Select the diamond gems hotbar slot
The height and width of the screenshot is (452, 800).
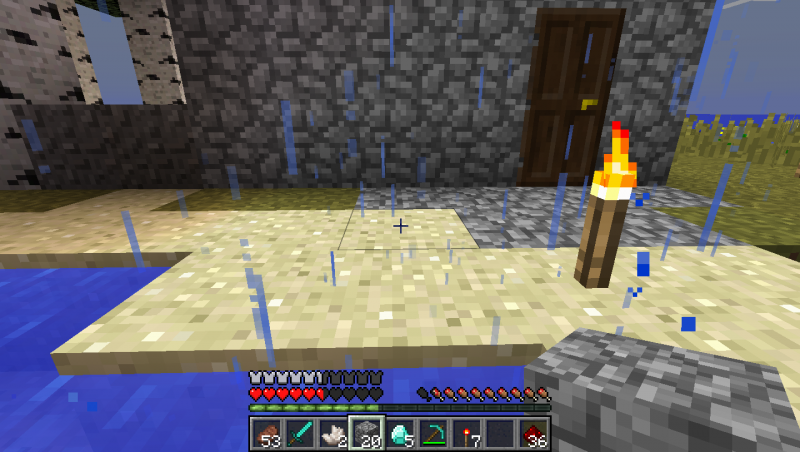tap(400, 434)
